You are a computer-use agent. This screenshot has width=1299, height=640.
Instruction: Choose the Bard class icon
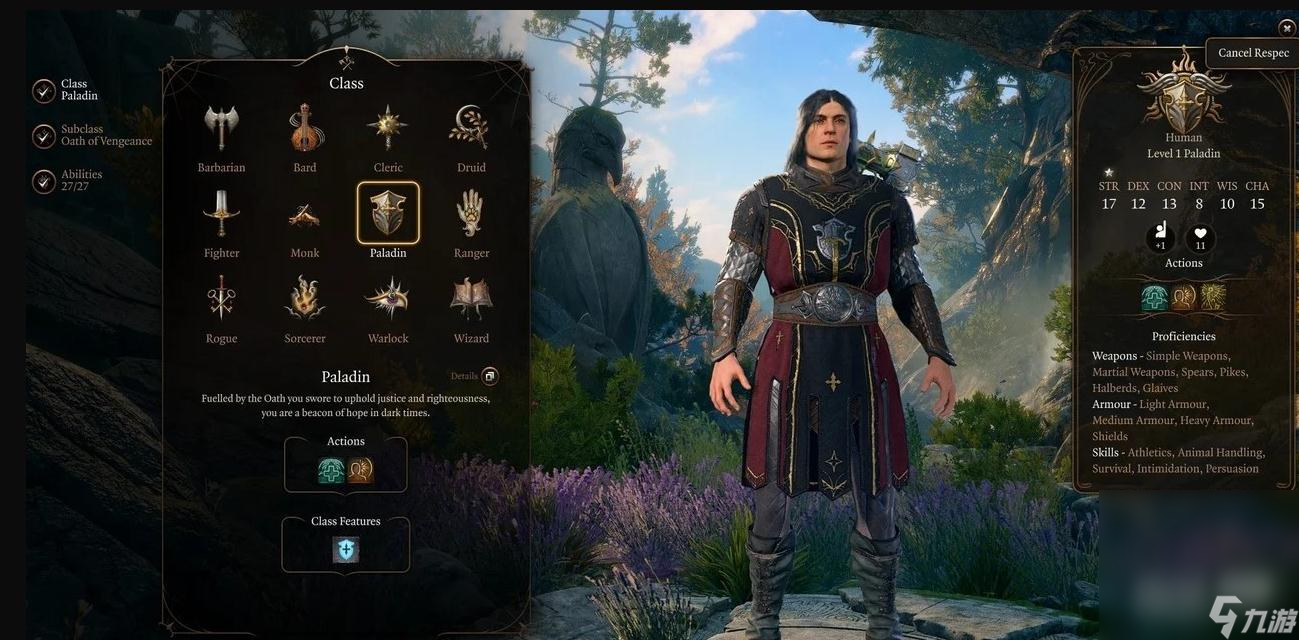point(305,128)
